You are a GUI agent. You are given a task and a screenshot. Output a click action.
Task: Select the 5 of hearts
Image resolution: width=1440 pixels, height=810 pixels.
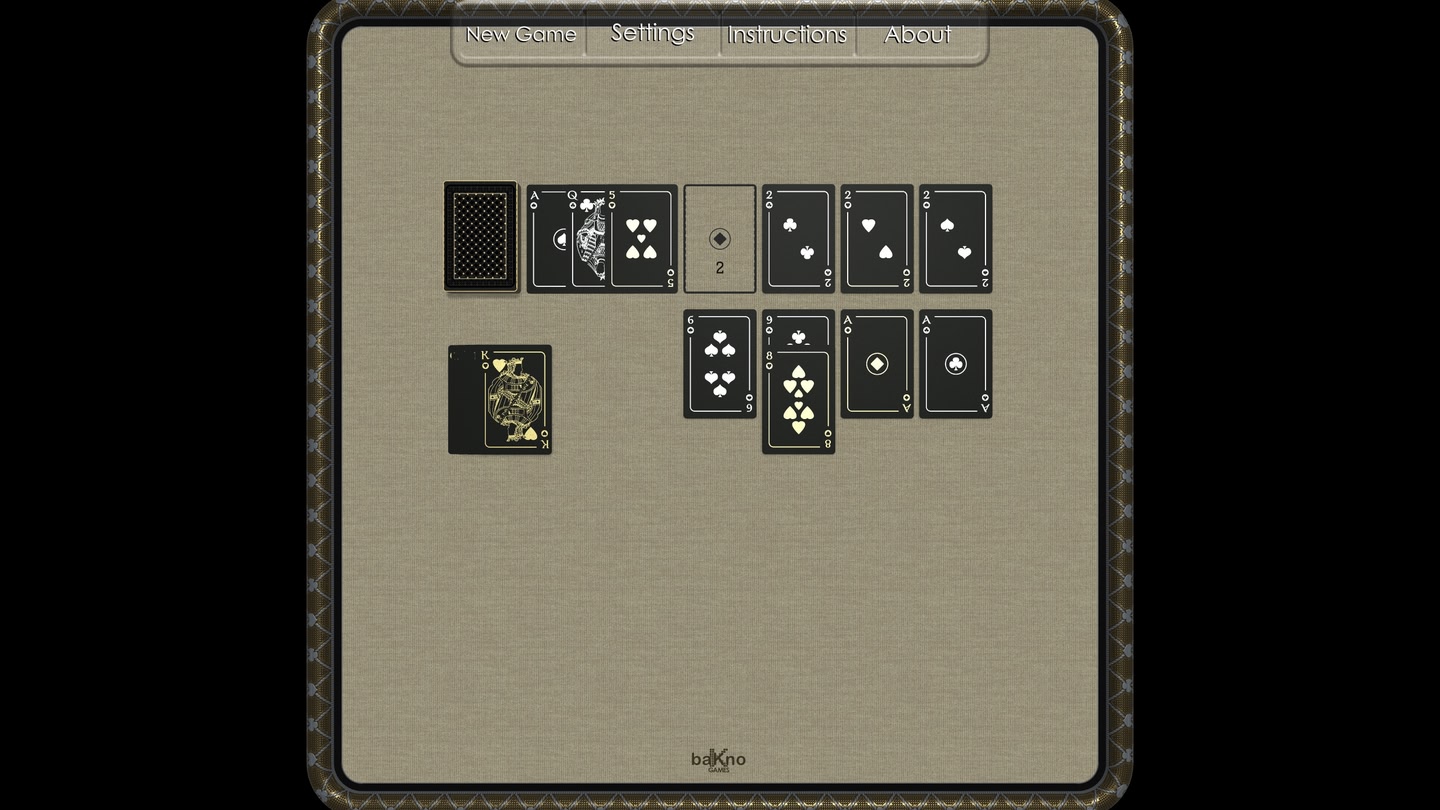[x=640, y=240]
